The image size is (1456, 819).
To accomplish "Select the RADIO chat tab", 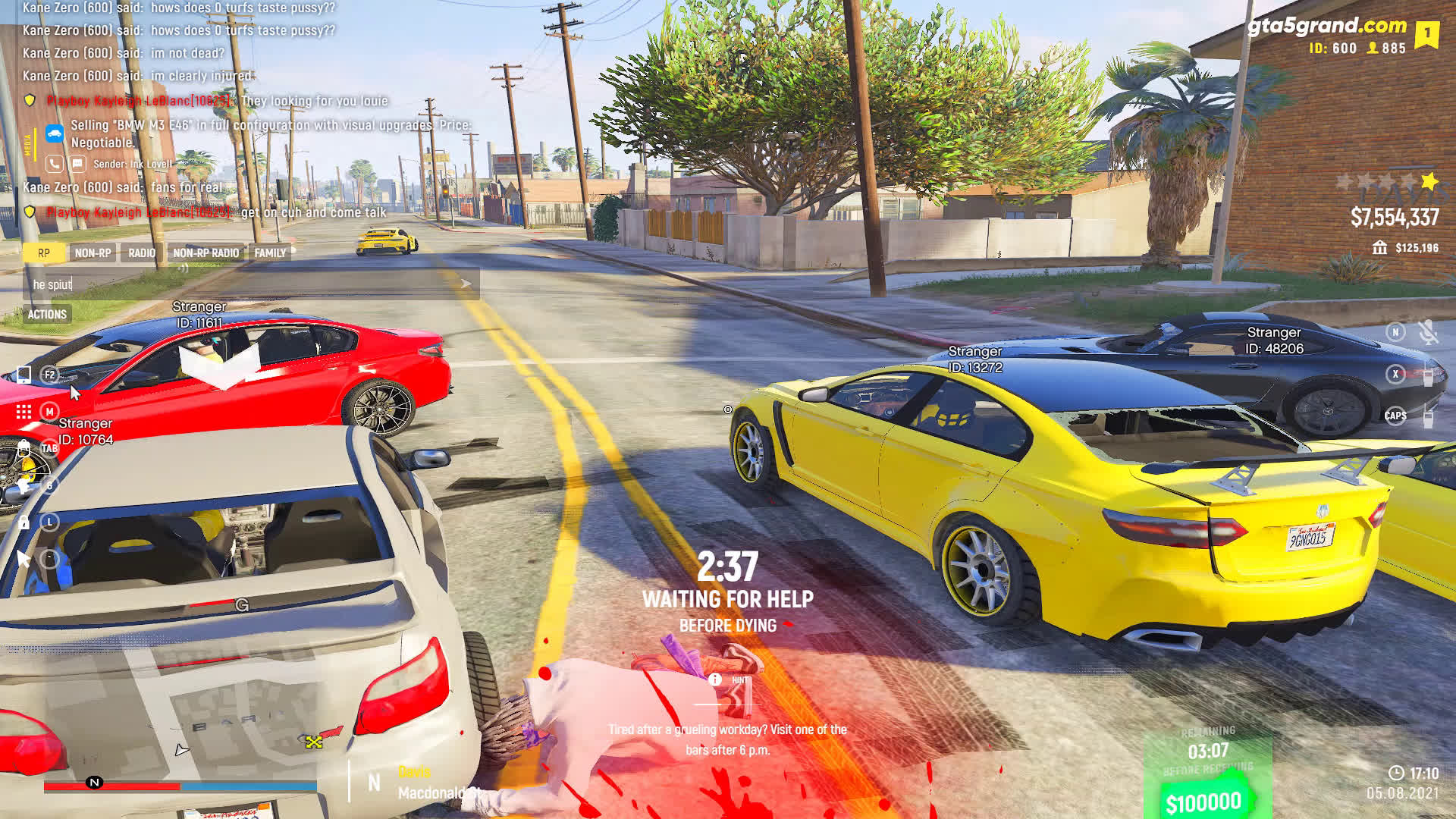I will coord(142,253).
